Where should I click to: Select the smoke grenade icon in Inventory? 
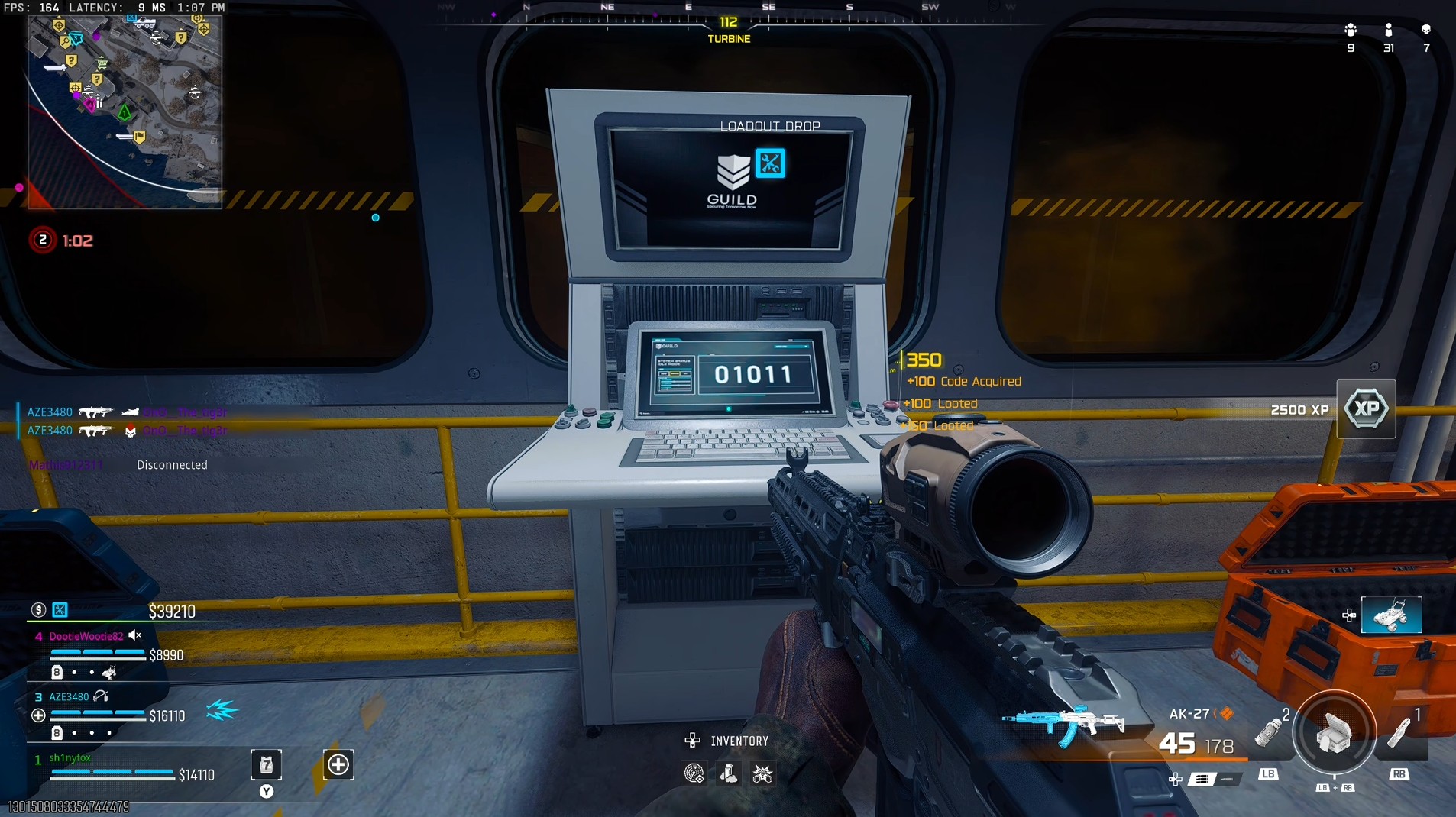pyautogui.click(x=728, y=773)
